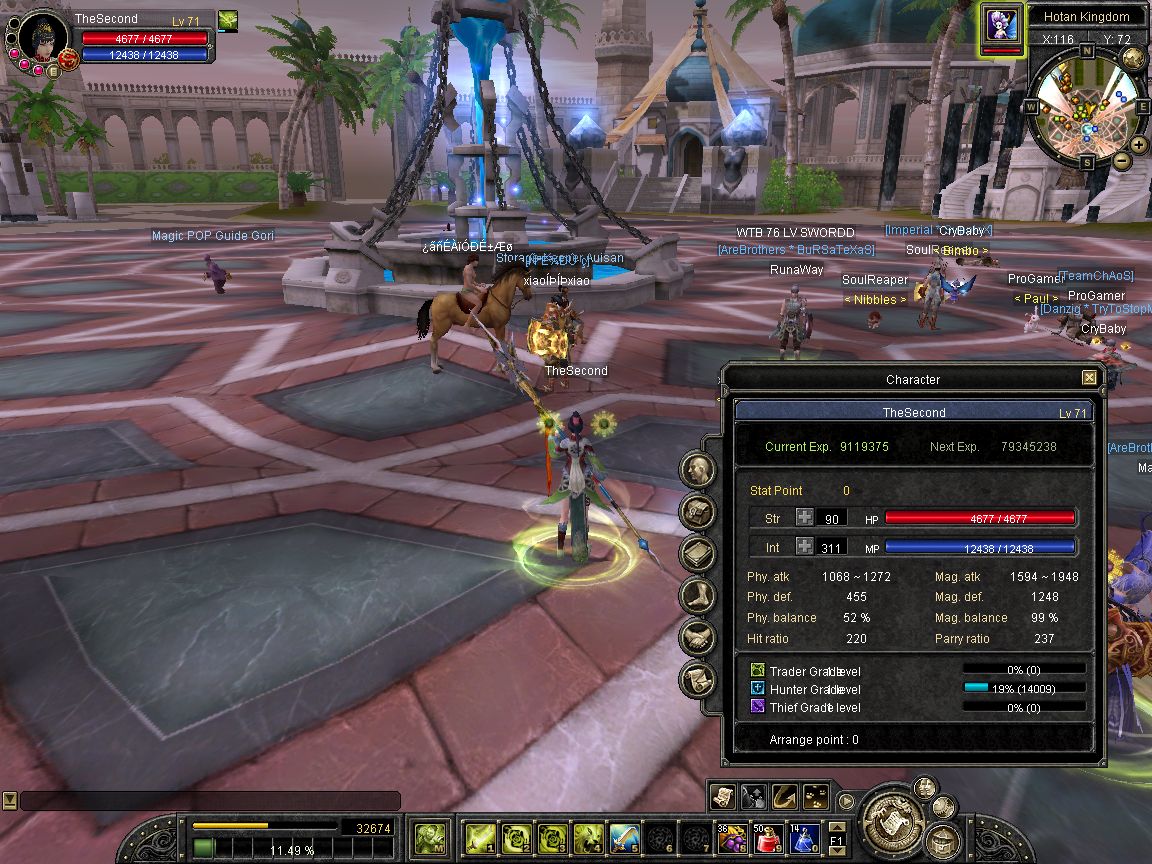Open the treasure chest side tab

[698, 511]
